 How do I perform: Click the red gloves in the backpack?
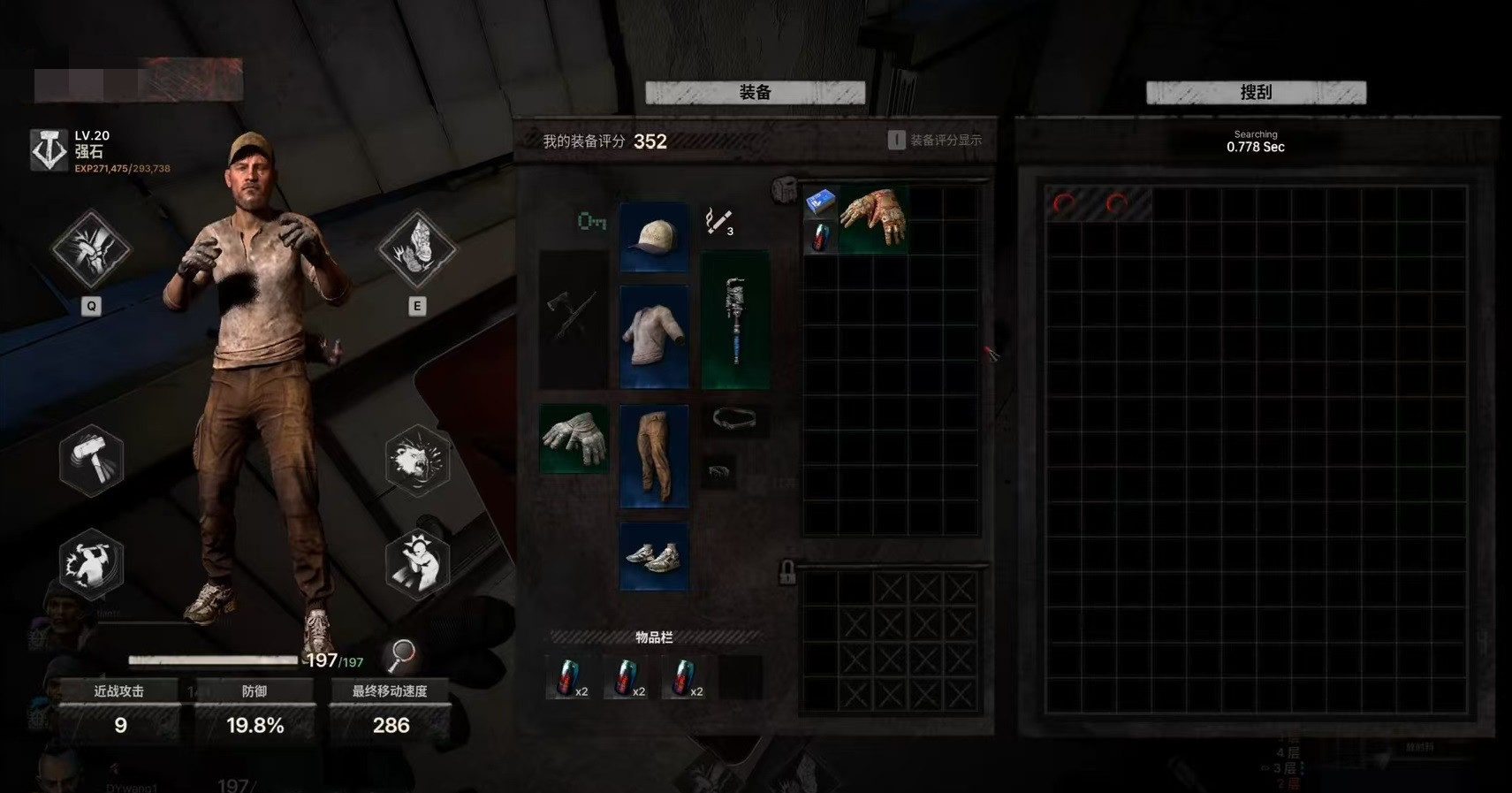873,219
